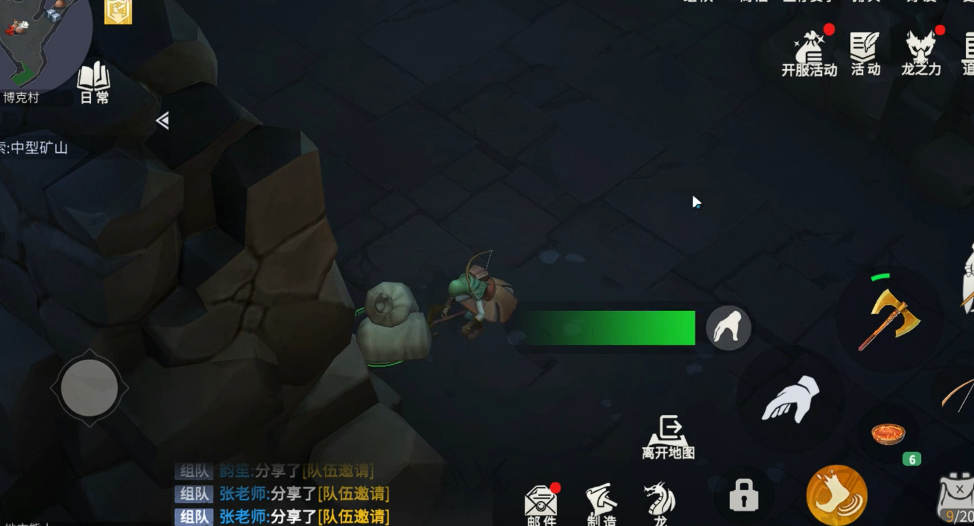Leave the map via 离开地图
Viewport: 974px width, 526px height.
pyautogui.click(x=668, y=437)
